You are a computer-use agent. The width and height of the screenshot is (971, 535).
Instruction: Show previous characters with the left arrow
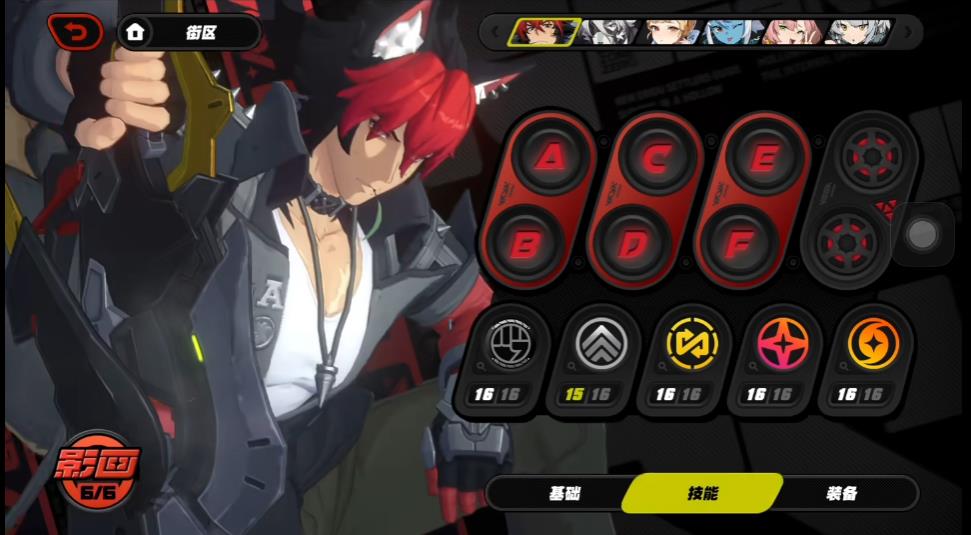494,32
